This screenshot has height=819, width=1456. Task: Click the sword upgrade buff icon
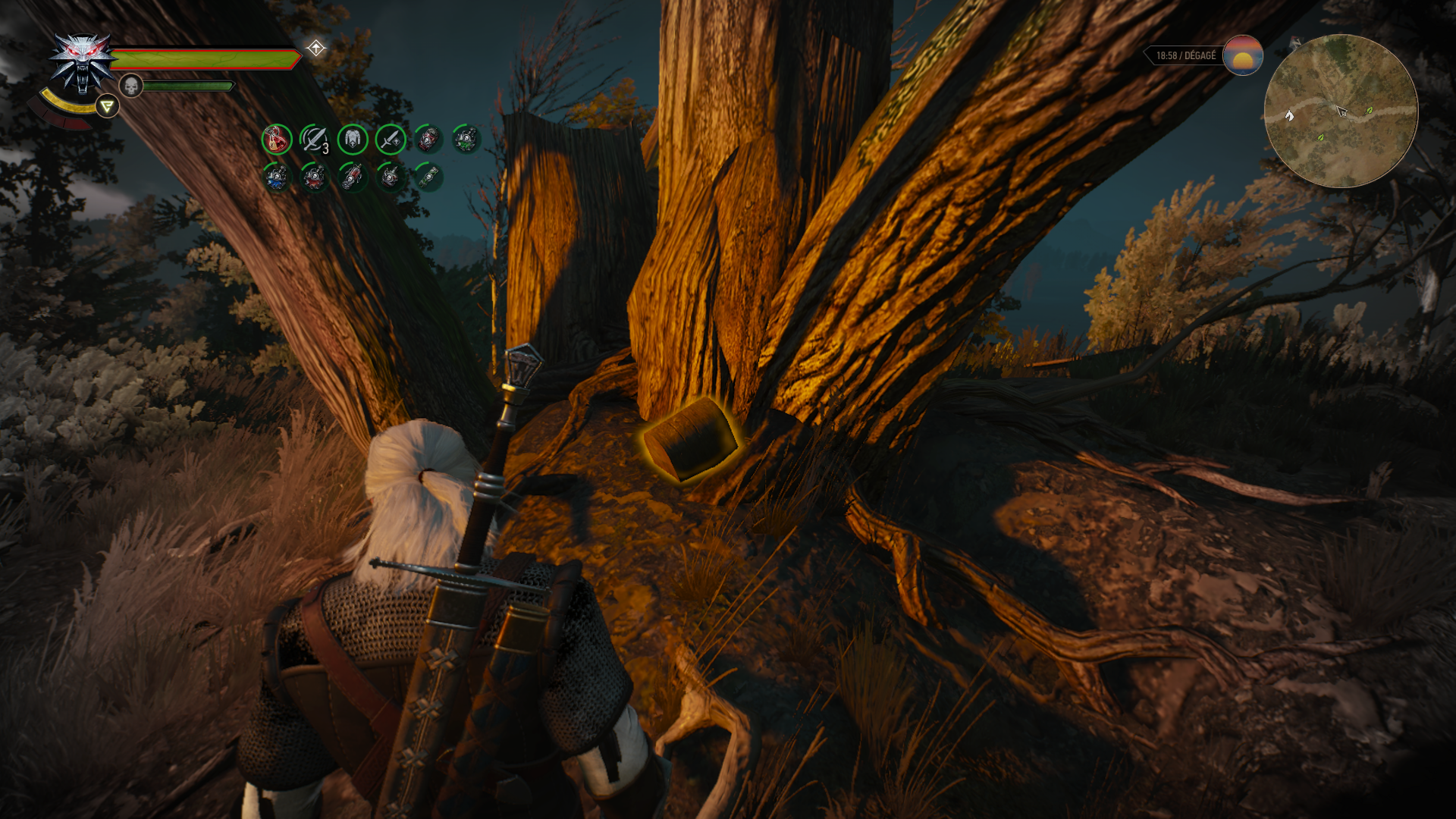pyautogui.click(x=391, y=140)
